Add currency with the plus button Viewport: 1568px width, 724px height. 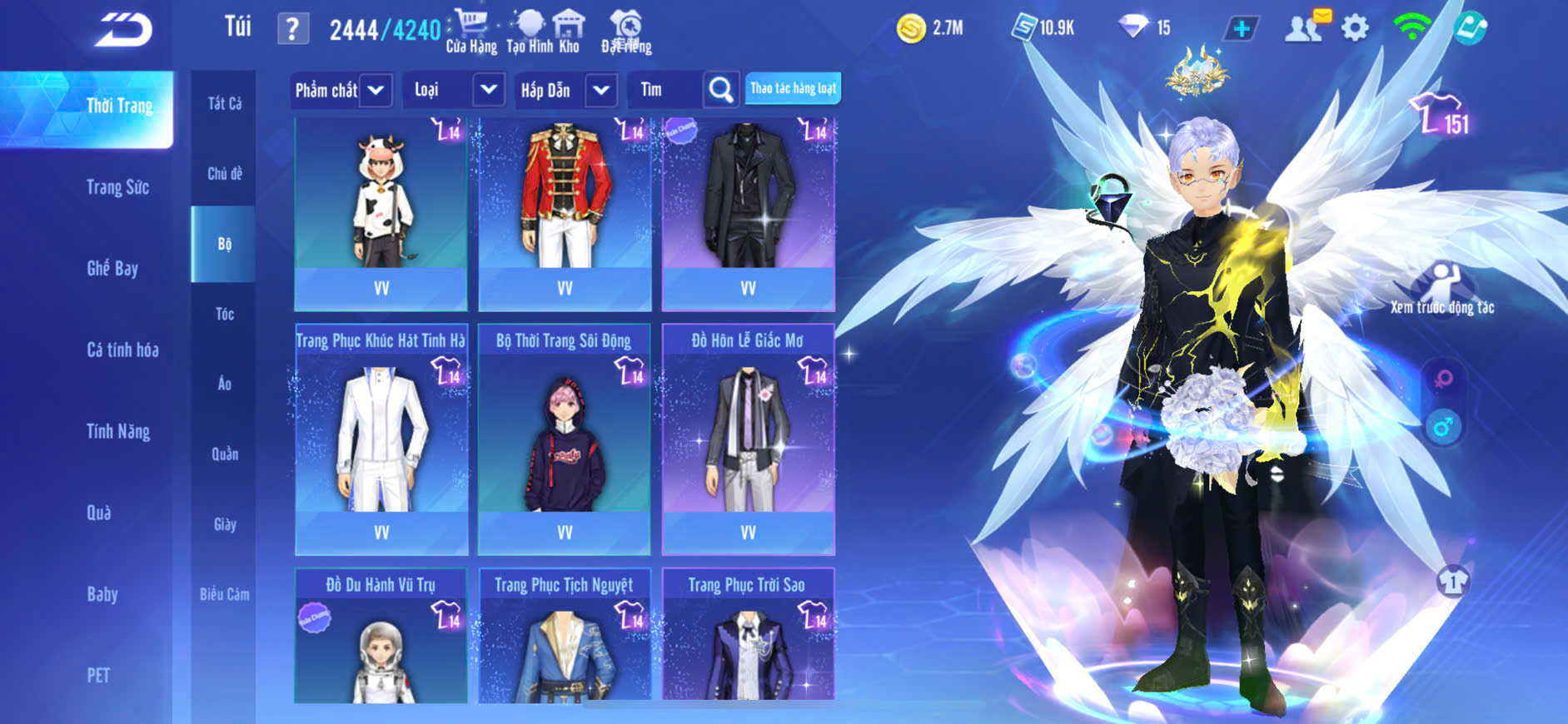pyautogui.click(x=1241, y=29)
